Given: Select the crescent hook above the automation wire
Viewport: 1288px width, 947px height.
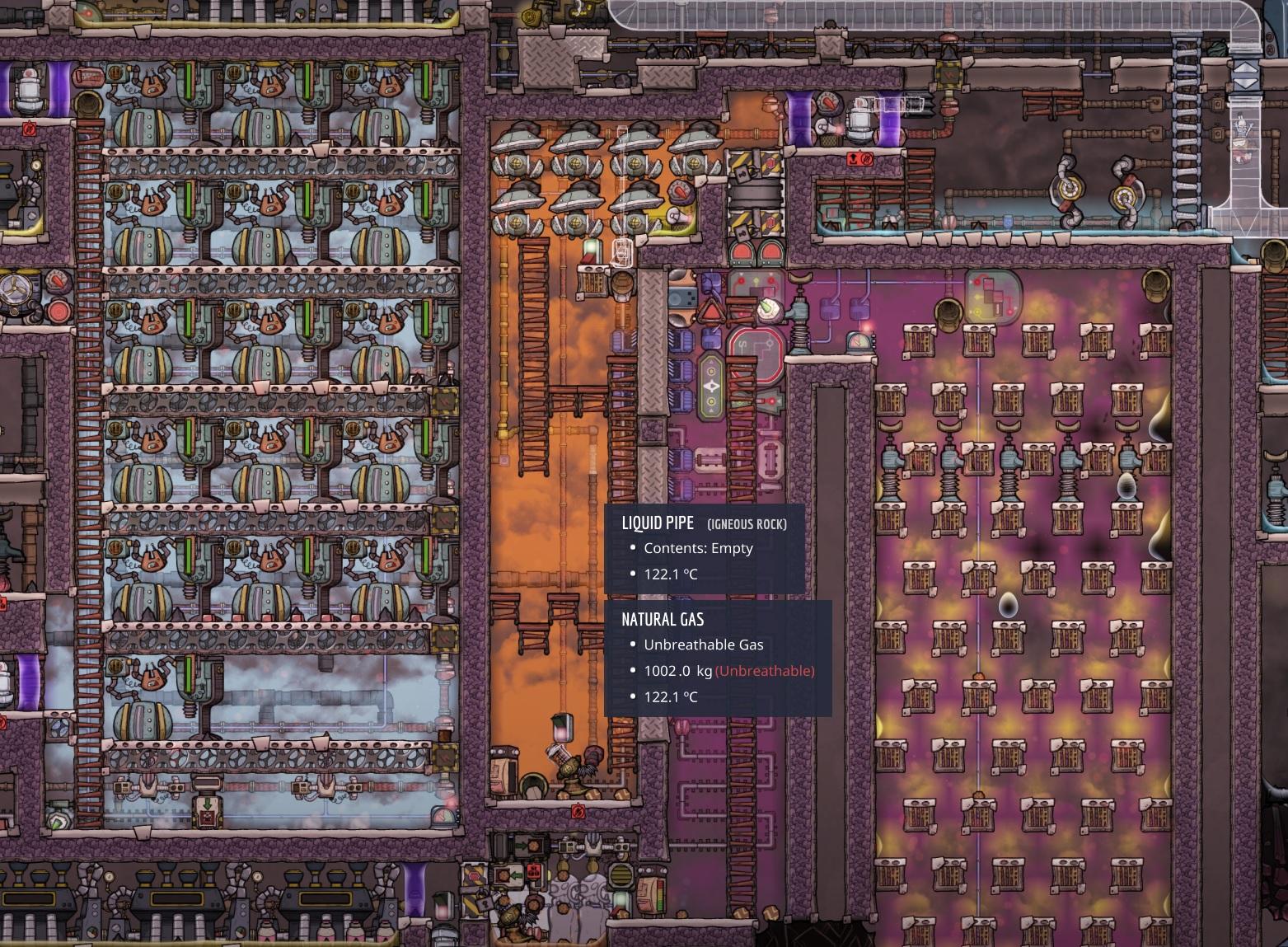Looking at the screenshot, I should 800,278.
